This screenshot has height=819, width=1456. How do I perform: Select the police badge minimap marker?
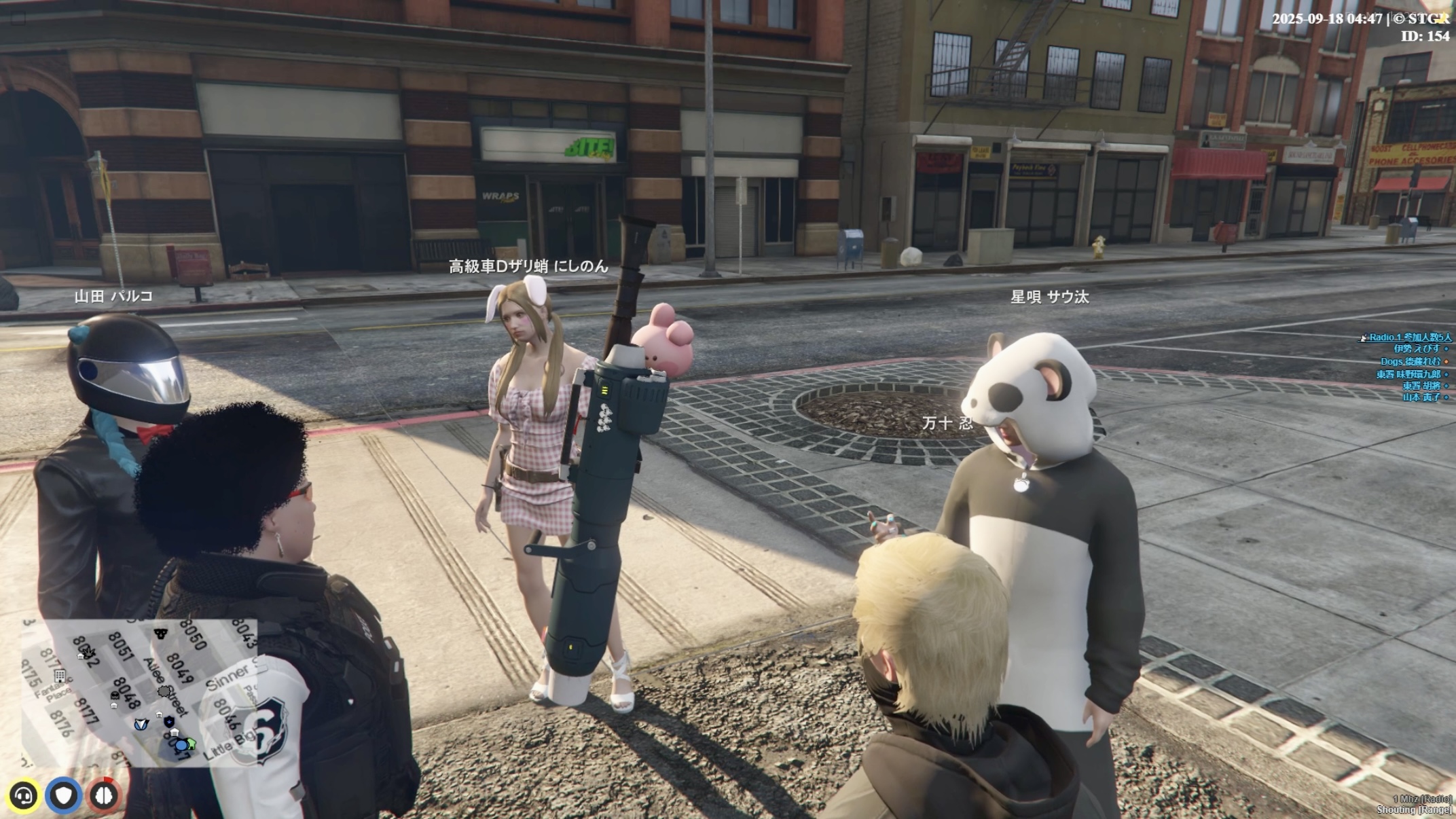click(x=169, y=722)
